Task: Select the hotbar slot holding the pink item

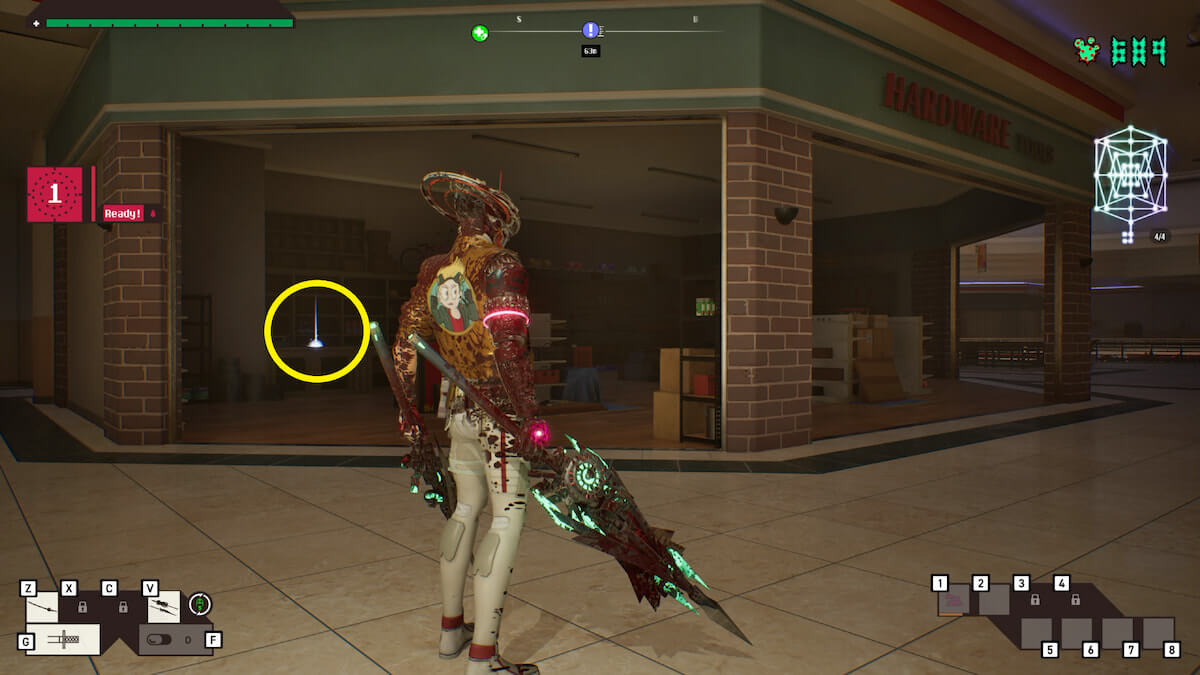Action: tap(954, 601)
